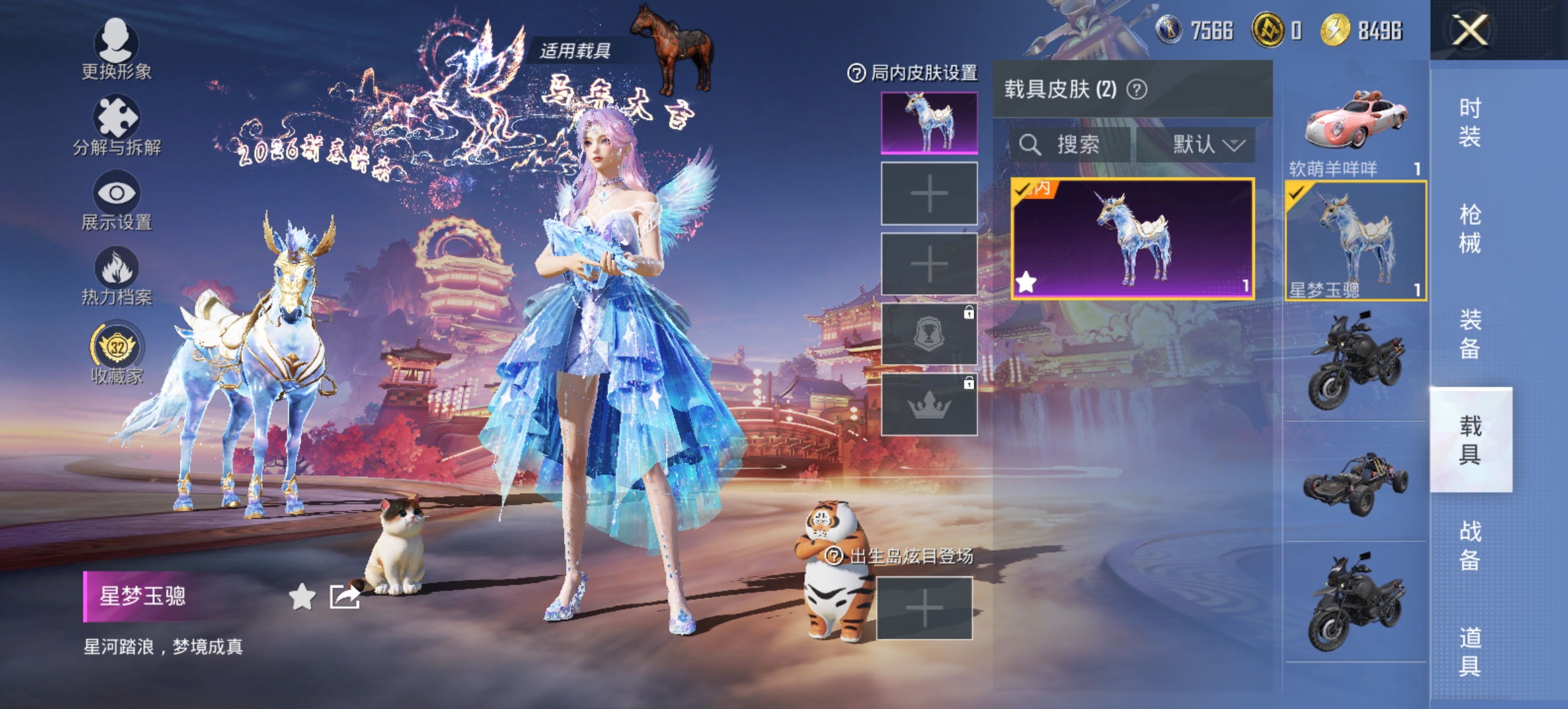Share the skin via the share icon
This screenshot has width=1568, height=709.
point(345,596)
